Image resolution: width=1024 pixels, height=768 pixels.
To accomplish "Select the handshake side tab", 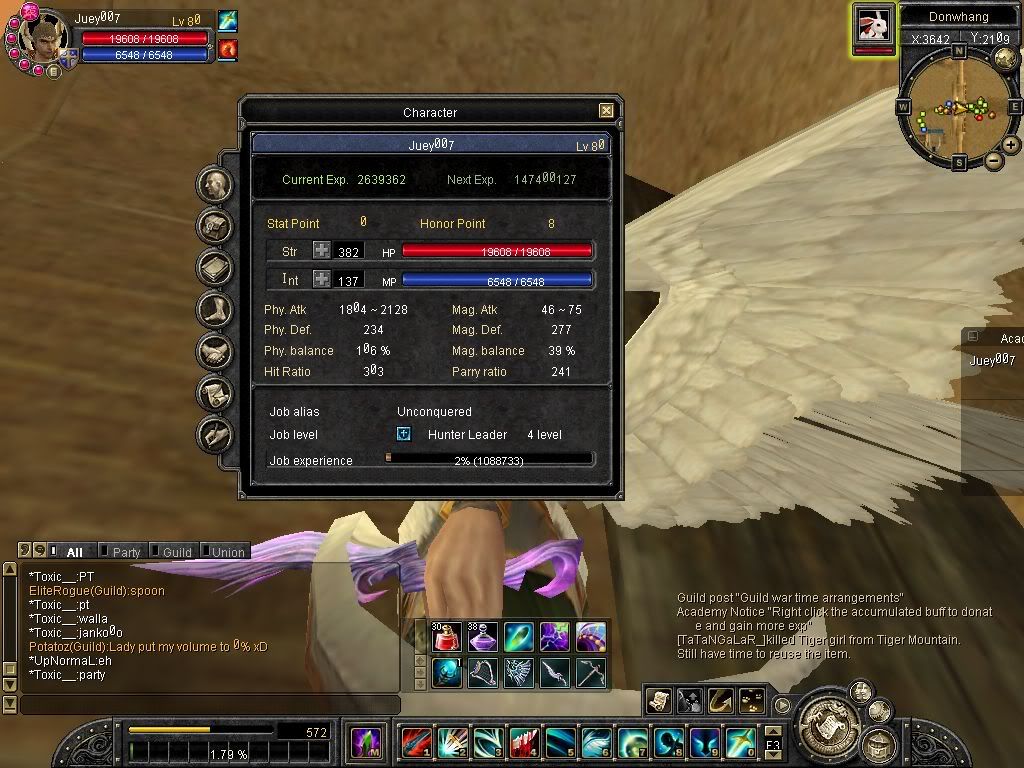I will 215,352.
